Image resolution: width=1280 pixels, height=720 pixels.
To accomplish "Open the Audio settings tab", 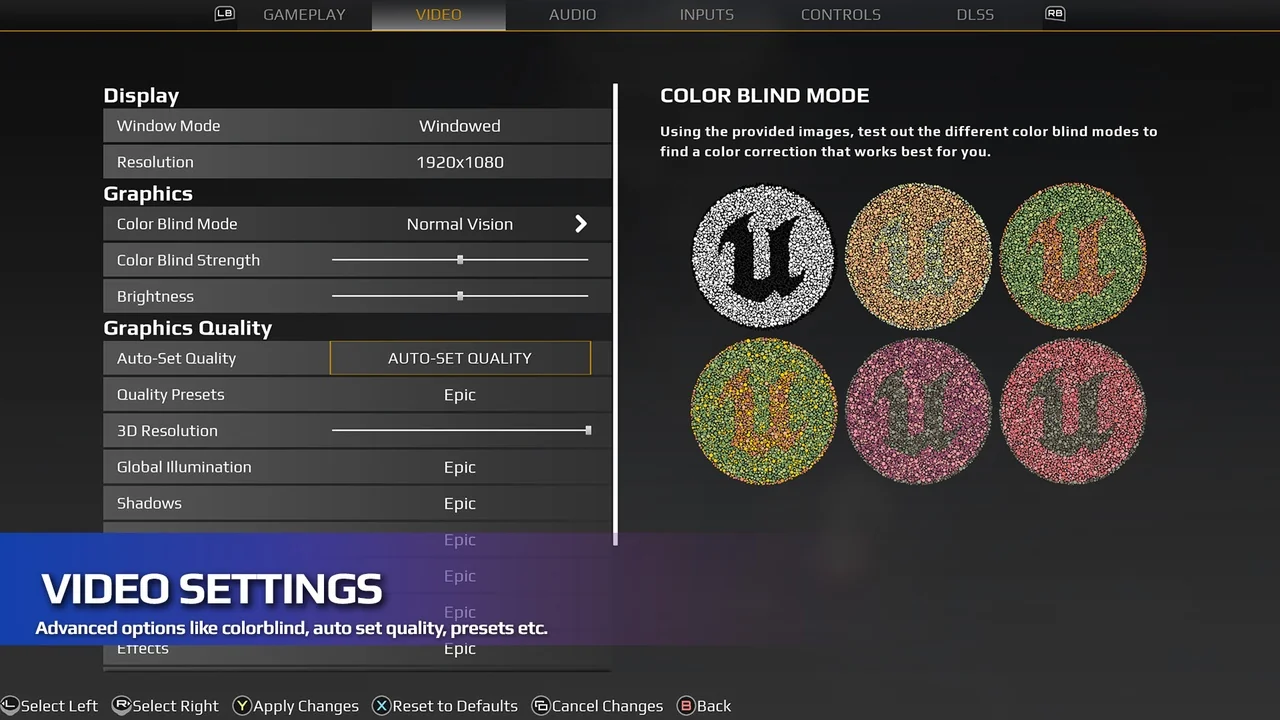I will pyautogui.click(x=572, y=15).
